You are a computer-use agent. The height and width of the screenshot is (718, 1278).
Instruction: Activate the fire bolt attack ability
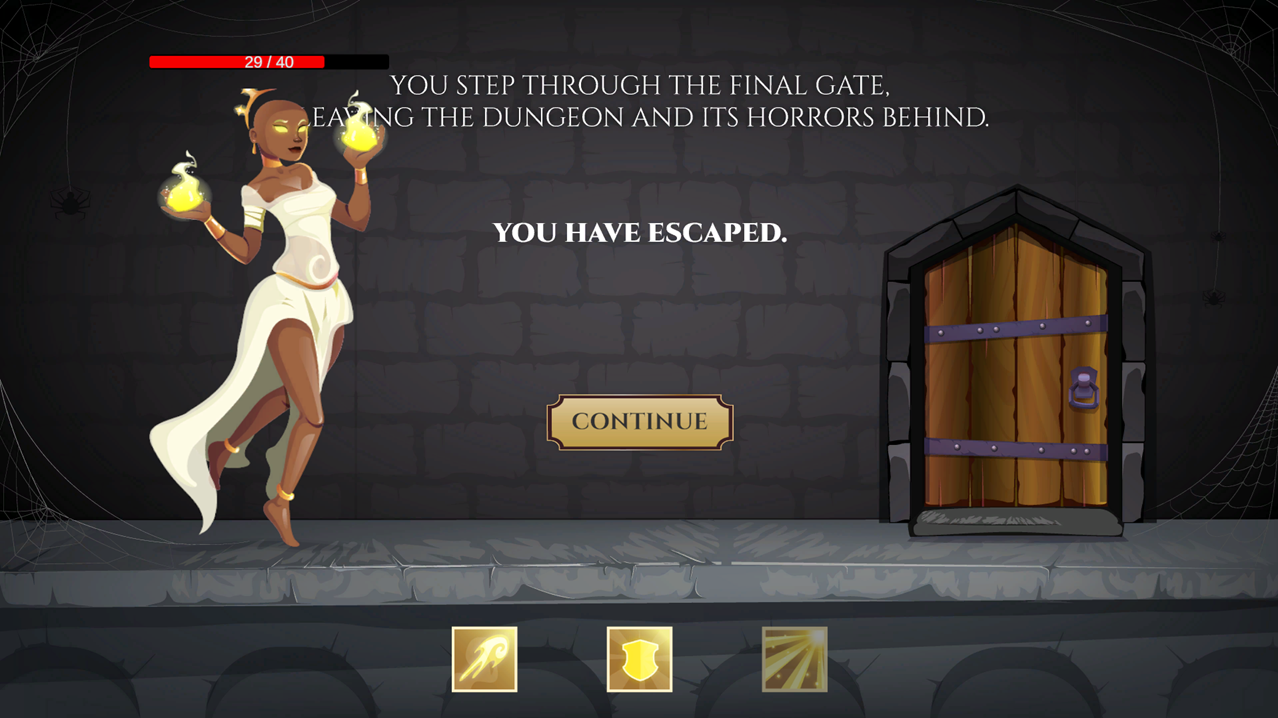tap(484, 659)
